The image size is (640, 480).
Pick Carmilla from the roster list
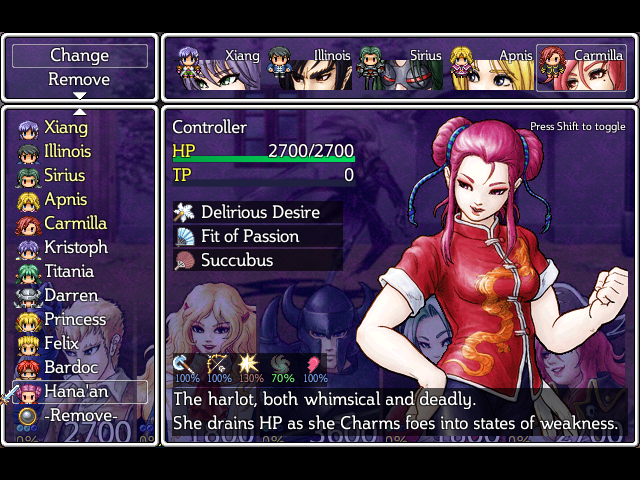coord(75,224)
